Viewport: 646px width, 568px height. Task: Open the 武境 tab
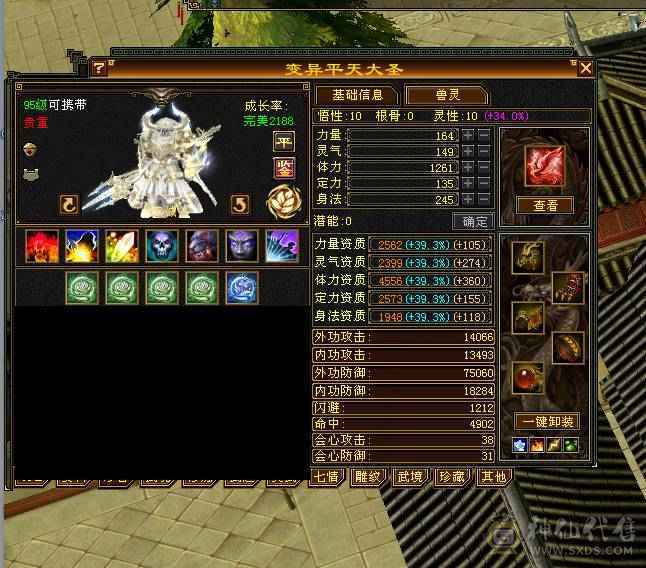point(411,477)
